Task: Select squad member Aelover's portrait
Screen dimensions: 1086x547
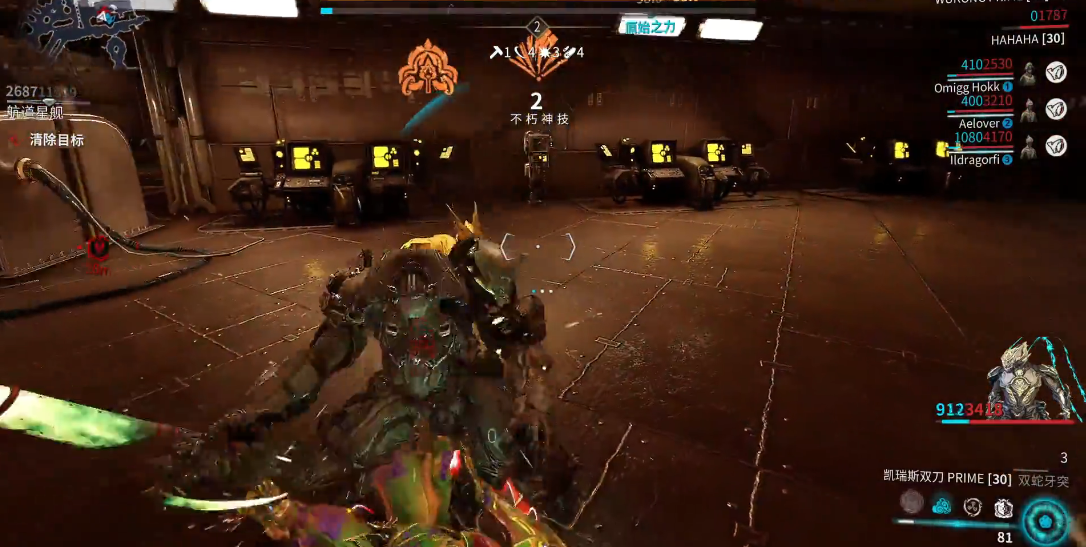Action: tap(1028, 109)
